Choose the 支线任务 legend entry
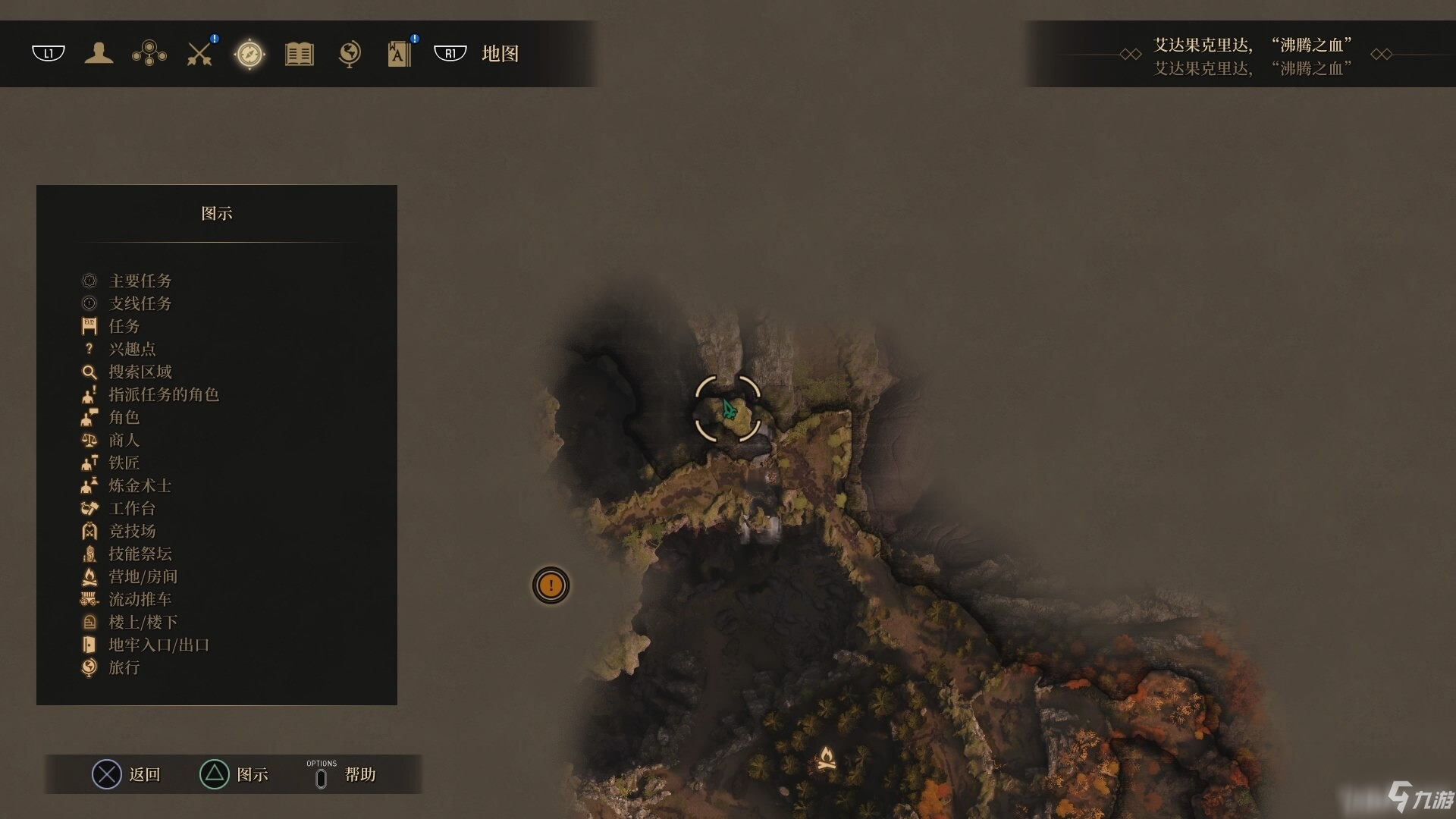This screenshot has height=819, width=1456. point(140,303)
